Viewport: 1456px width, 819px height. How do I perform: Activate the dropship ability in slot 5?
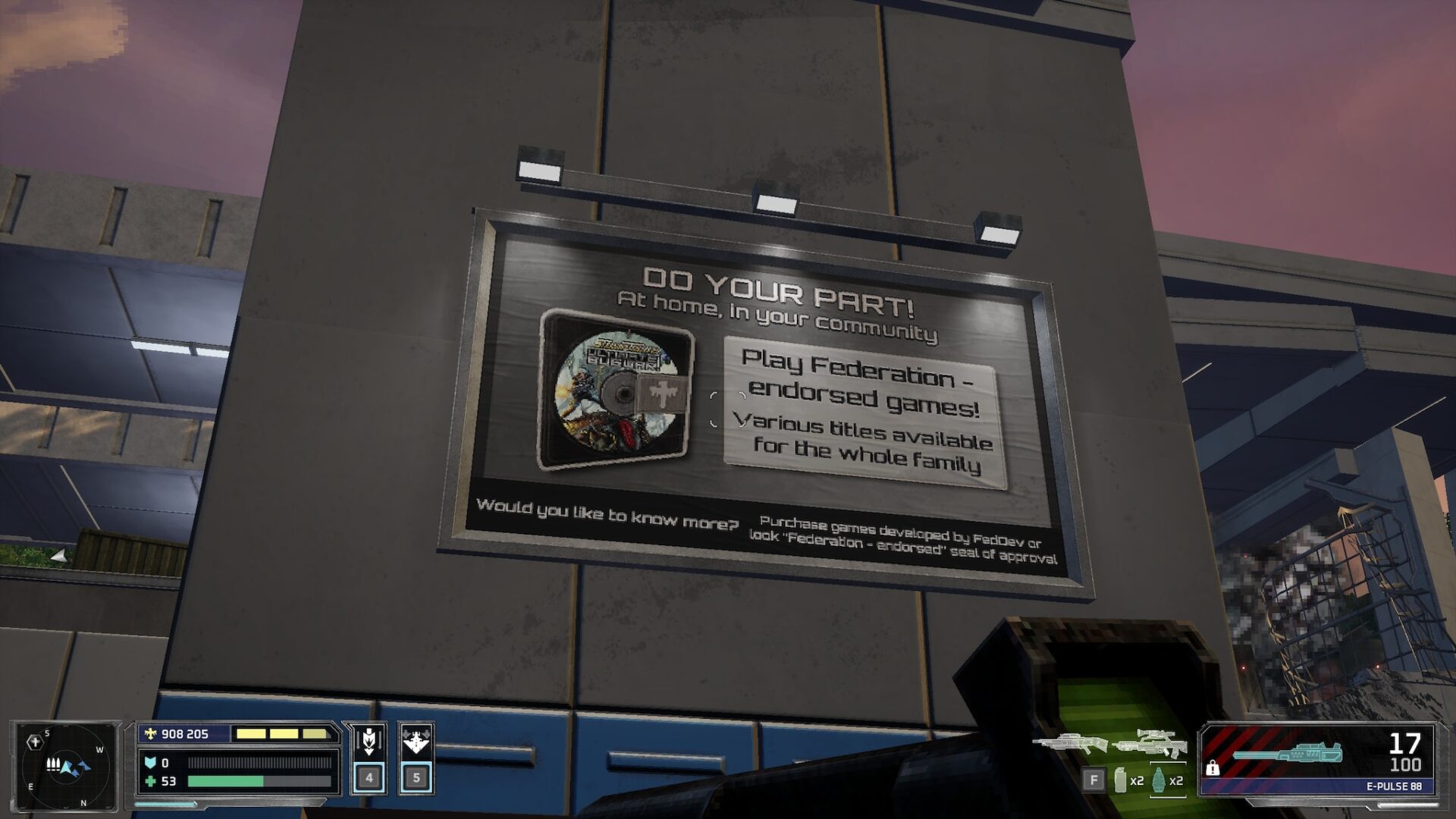pyautogui.click(x=416, y=757)
